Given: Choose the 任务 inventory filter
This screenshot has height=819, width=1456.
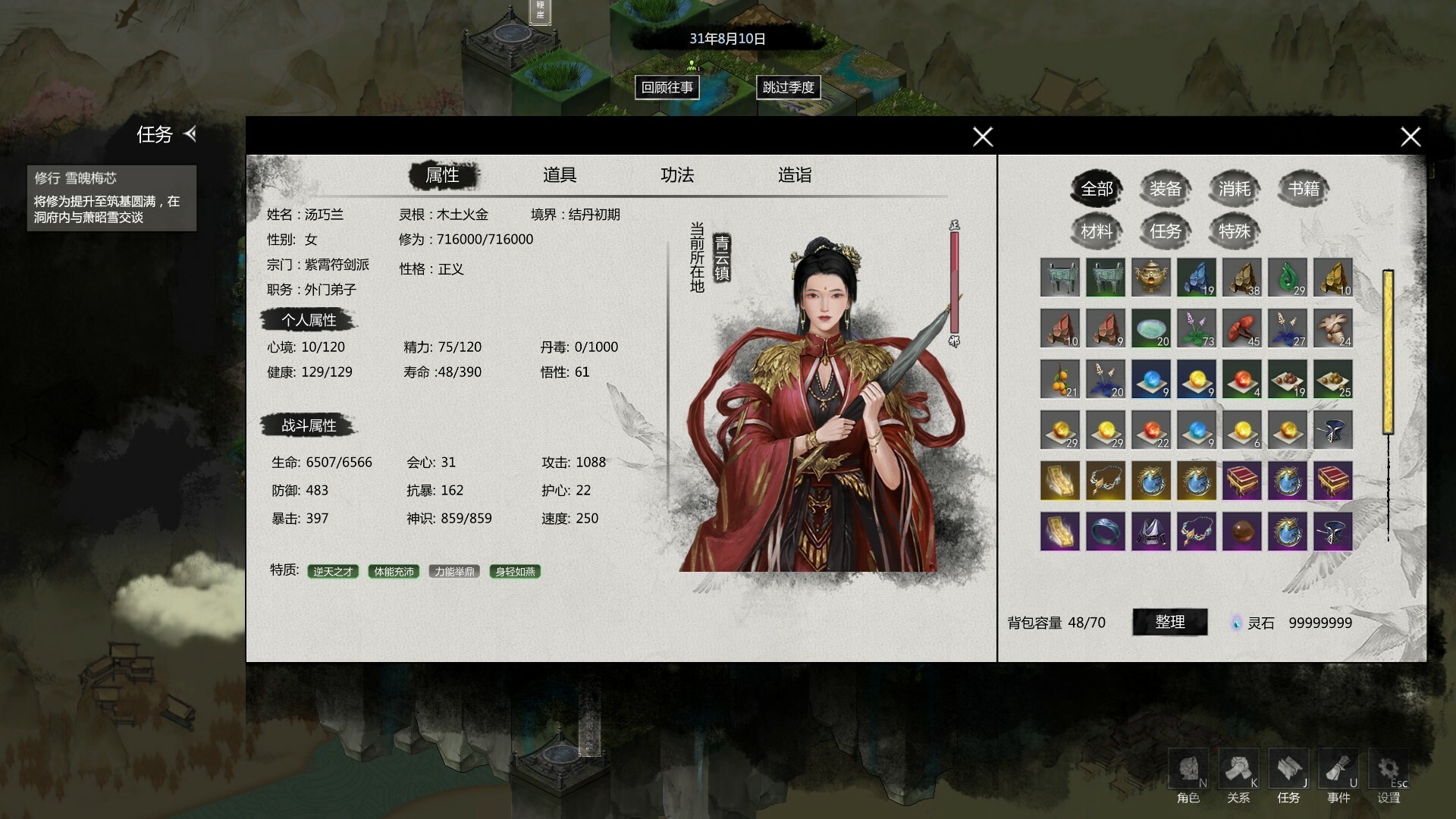Looking at the screenshot, I should [1165, 231].
